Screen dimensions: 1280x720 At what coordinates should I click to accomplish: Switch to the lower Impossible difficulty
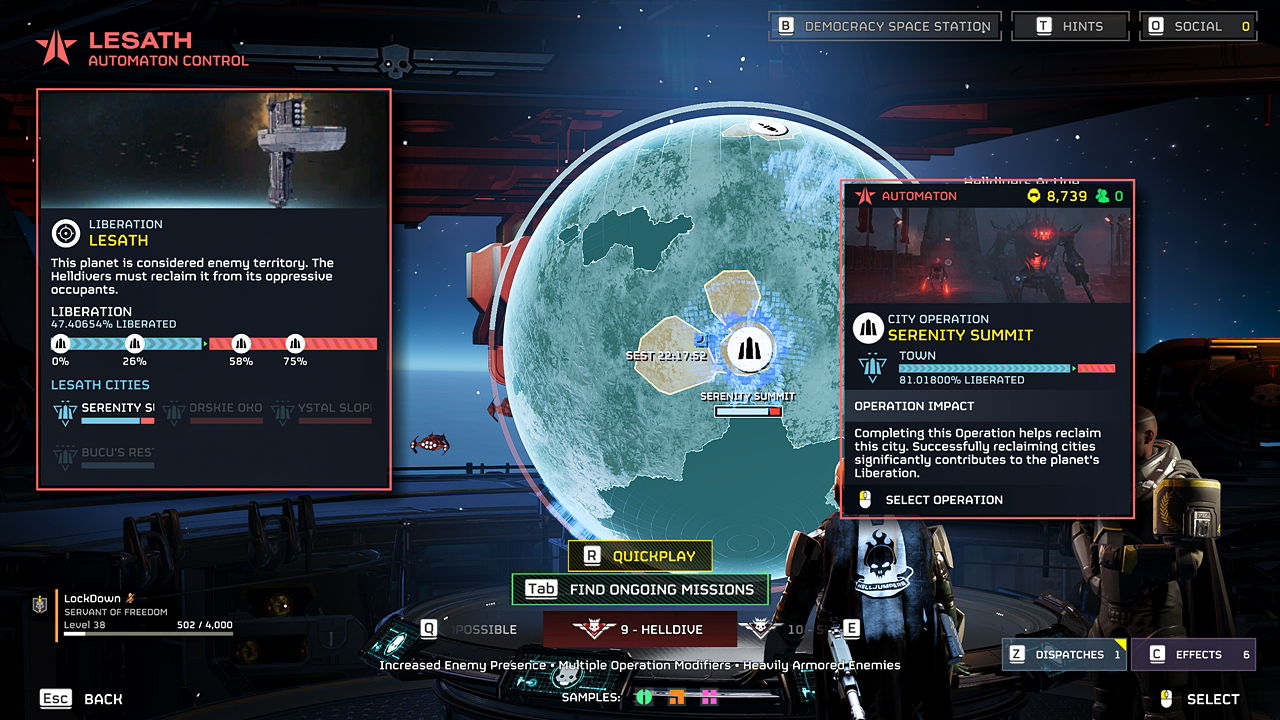[x=470, y=629]
